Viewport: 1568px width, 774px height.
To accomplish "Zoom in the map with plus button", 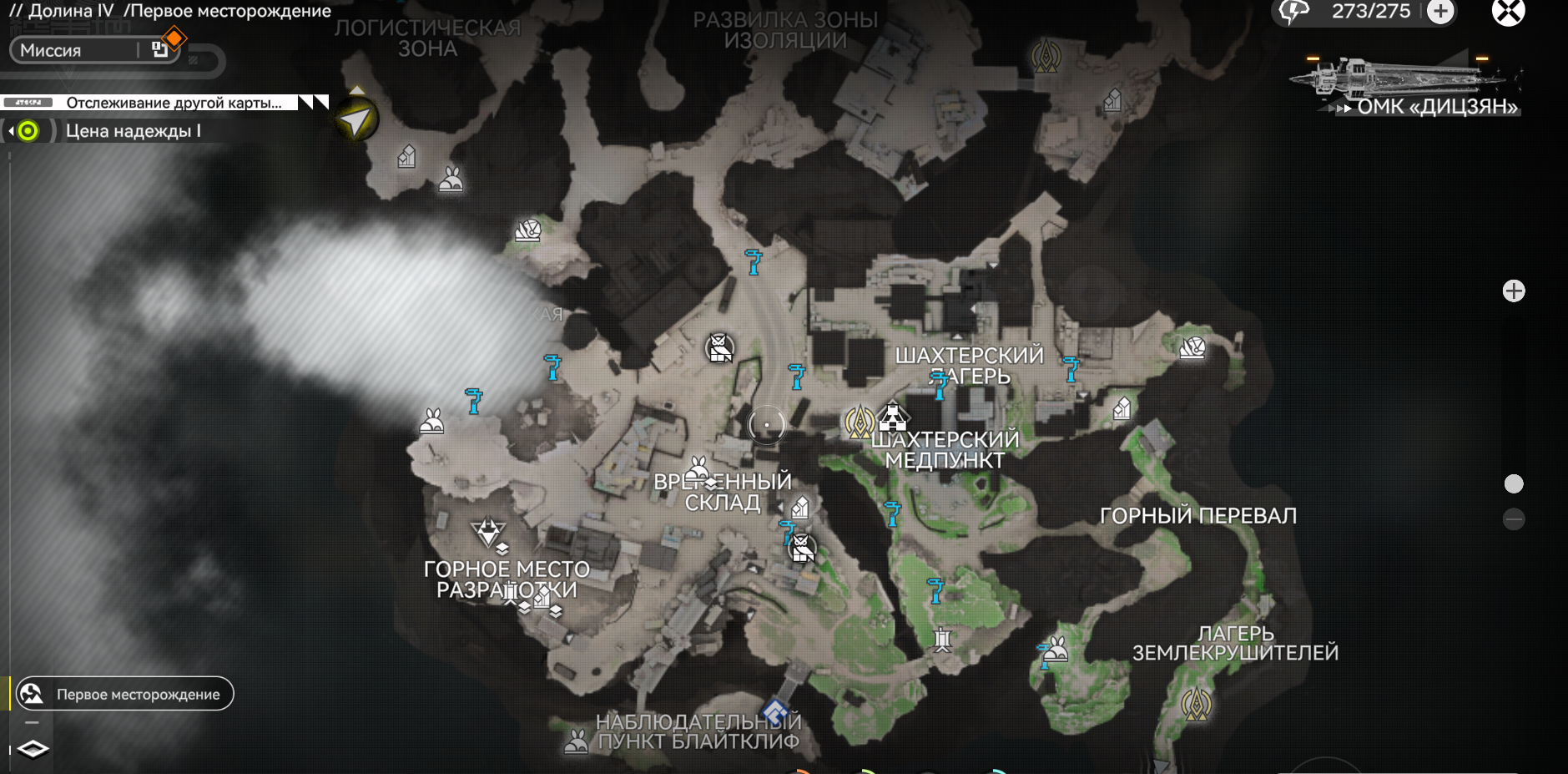I will pos(1513,291).
